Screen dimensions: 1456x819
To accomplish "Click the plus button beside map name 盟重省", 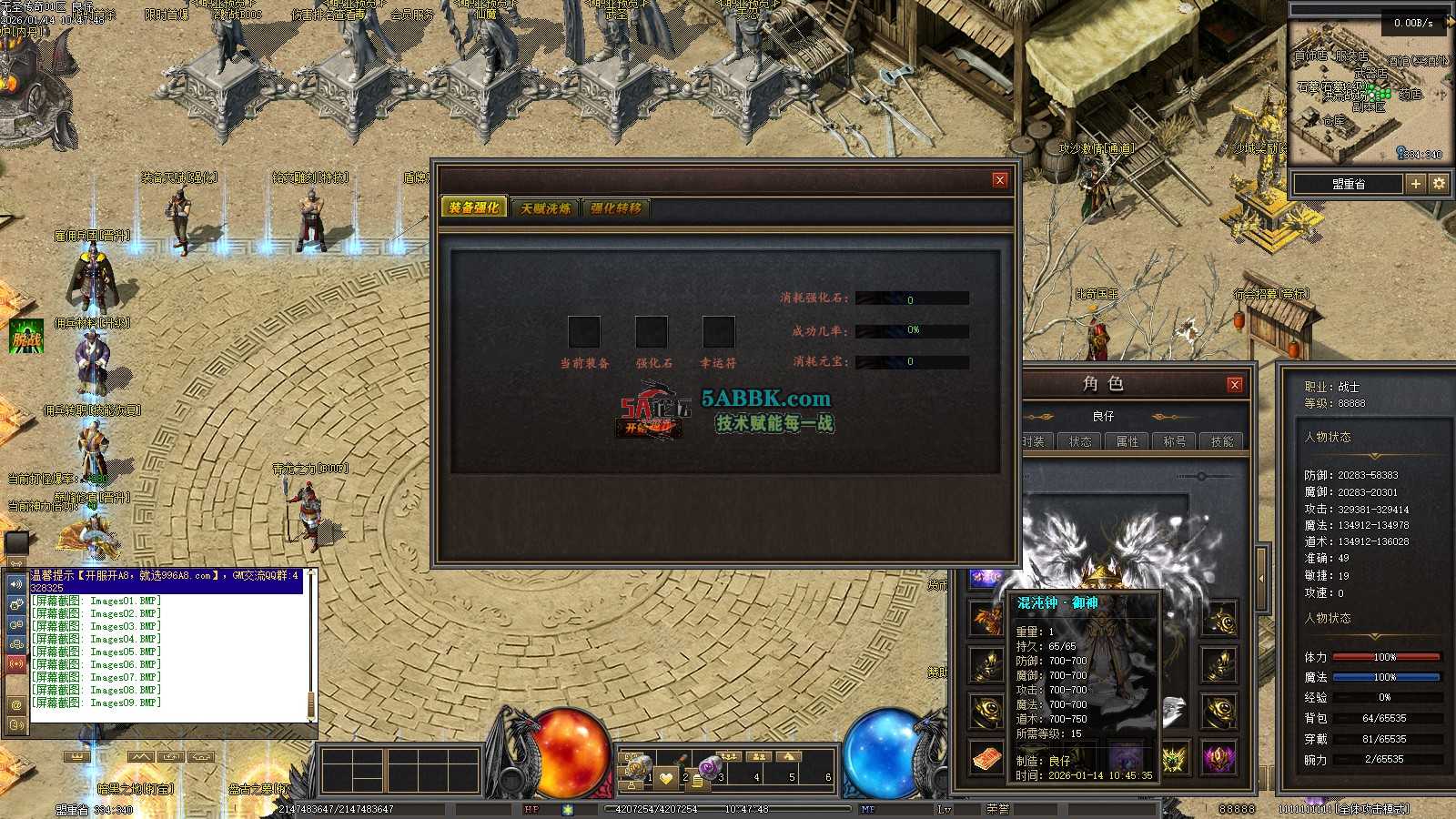I will [x=1416, y=184].
